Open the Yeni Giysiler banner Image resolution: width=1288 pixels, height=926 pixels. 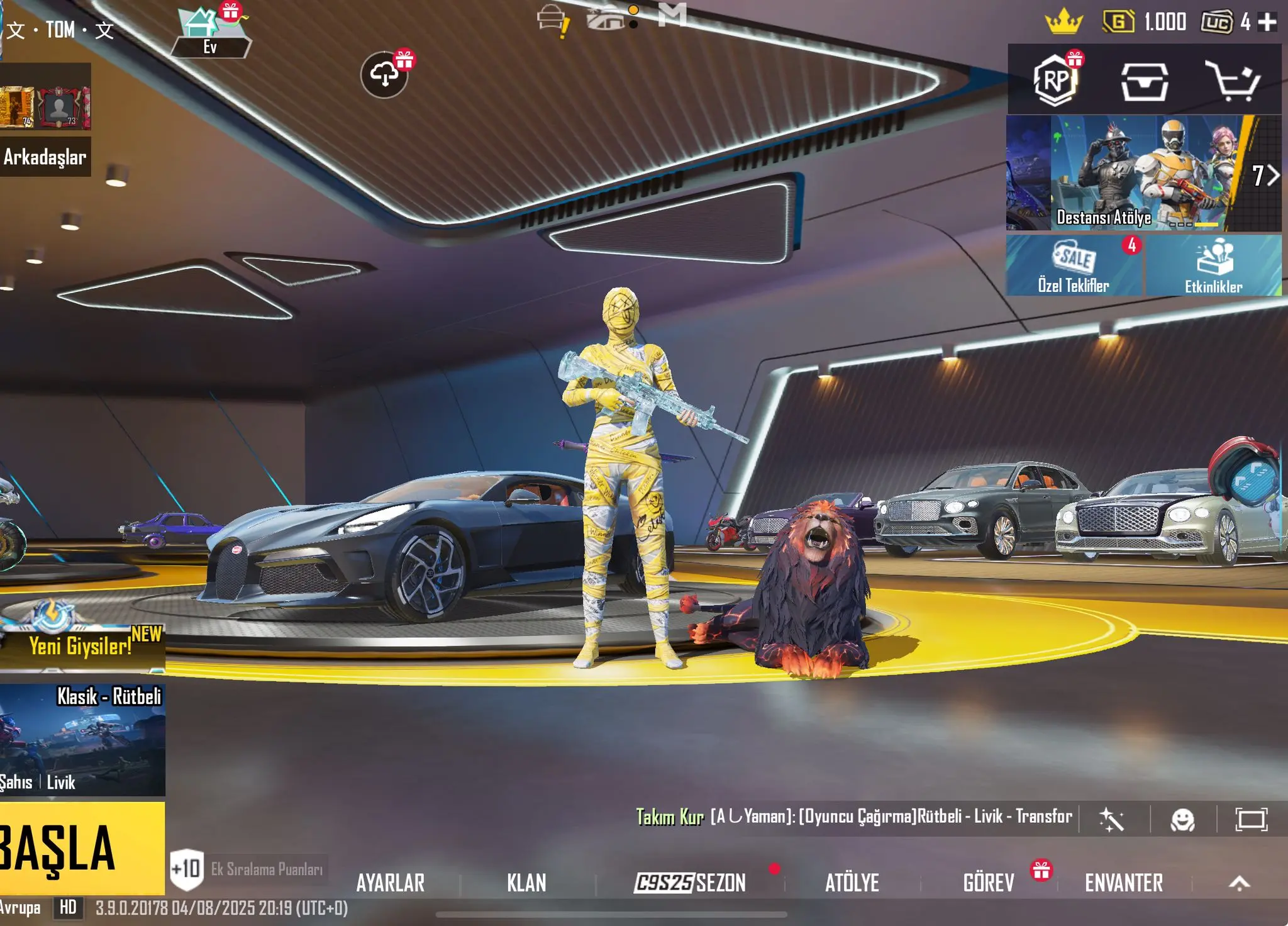(x=82, y=645)
